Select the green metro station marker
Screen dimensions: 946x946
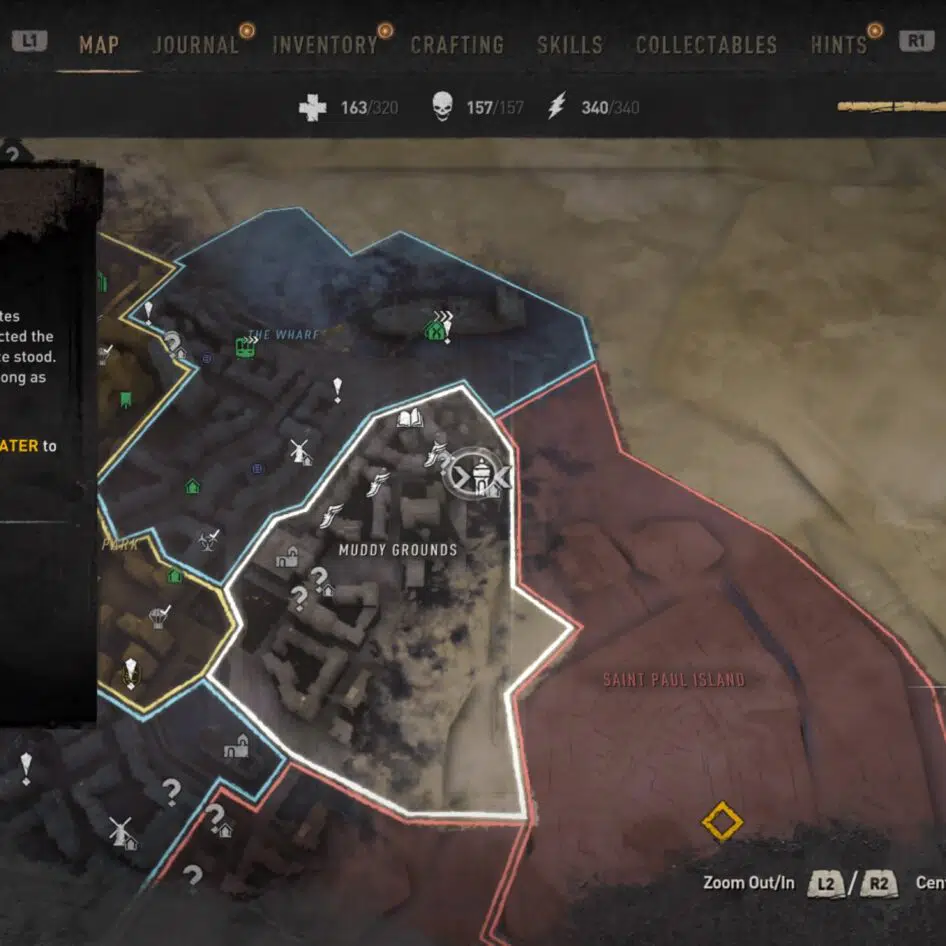tap(244, 347)
